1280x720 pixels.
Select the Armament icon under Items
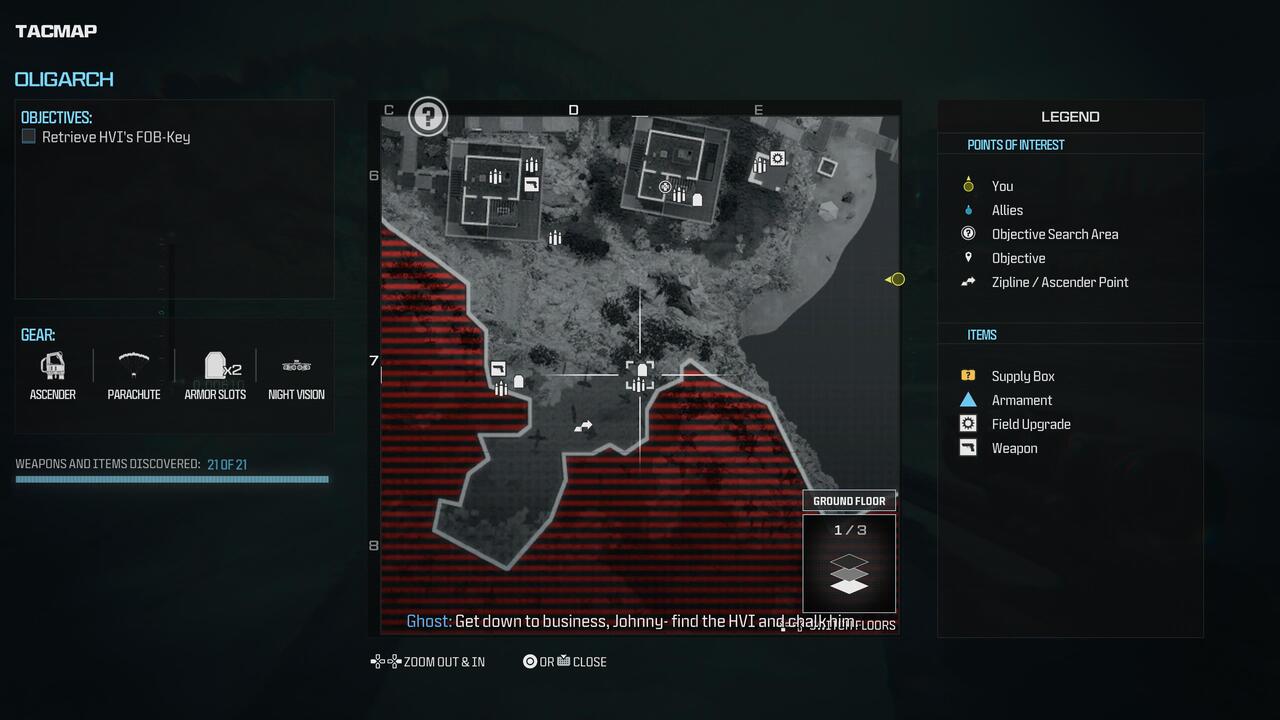pyautogui.click(x=967, y=399)
